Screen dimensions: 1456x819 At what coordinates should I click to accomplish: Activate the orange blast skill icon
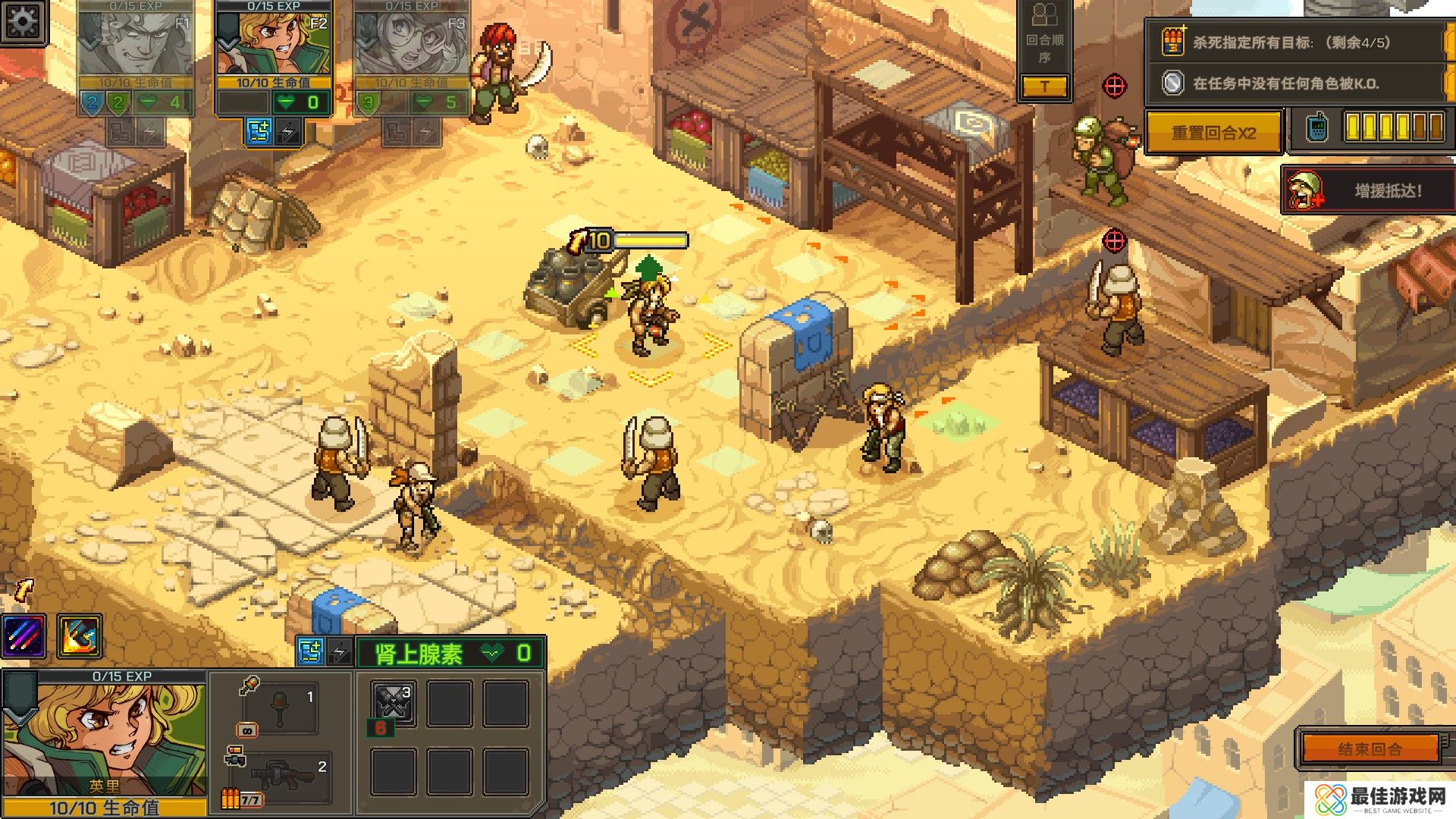click(79, 635)
